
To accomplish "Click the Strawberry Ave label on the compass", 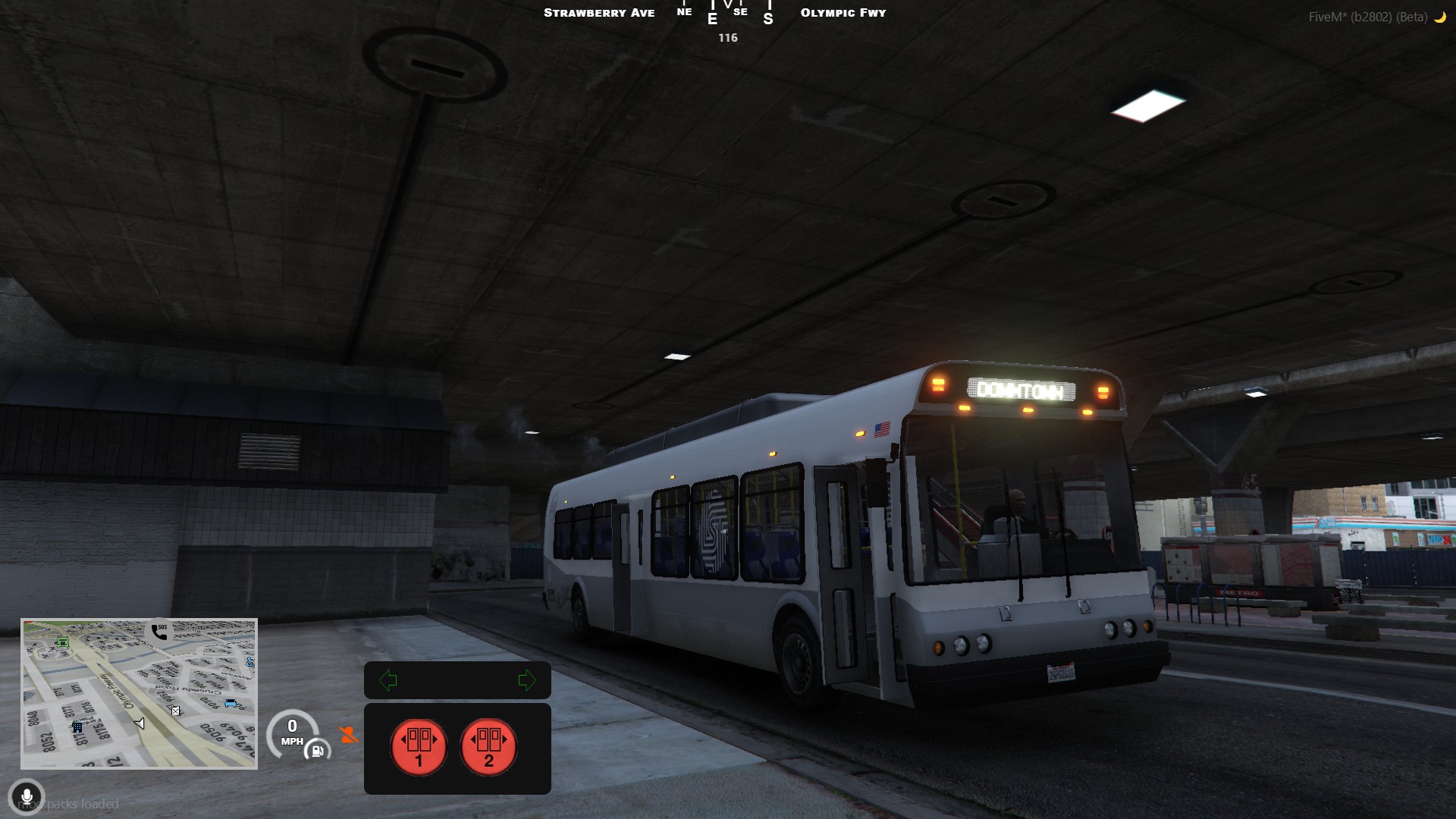I will (x=599, y=12).
